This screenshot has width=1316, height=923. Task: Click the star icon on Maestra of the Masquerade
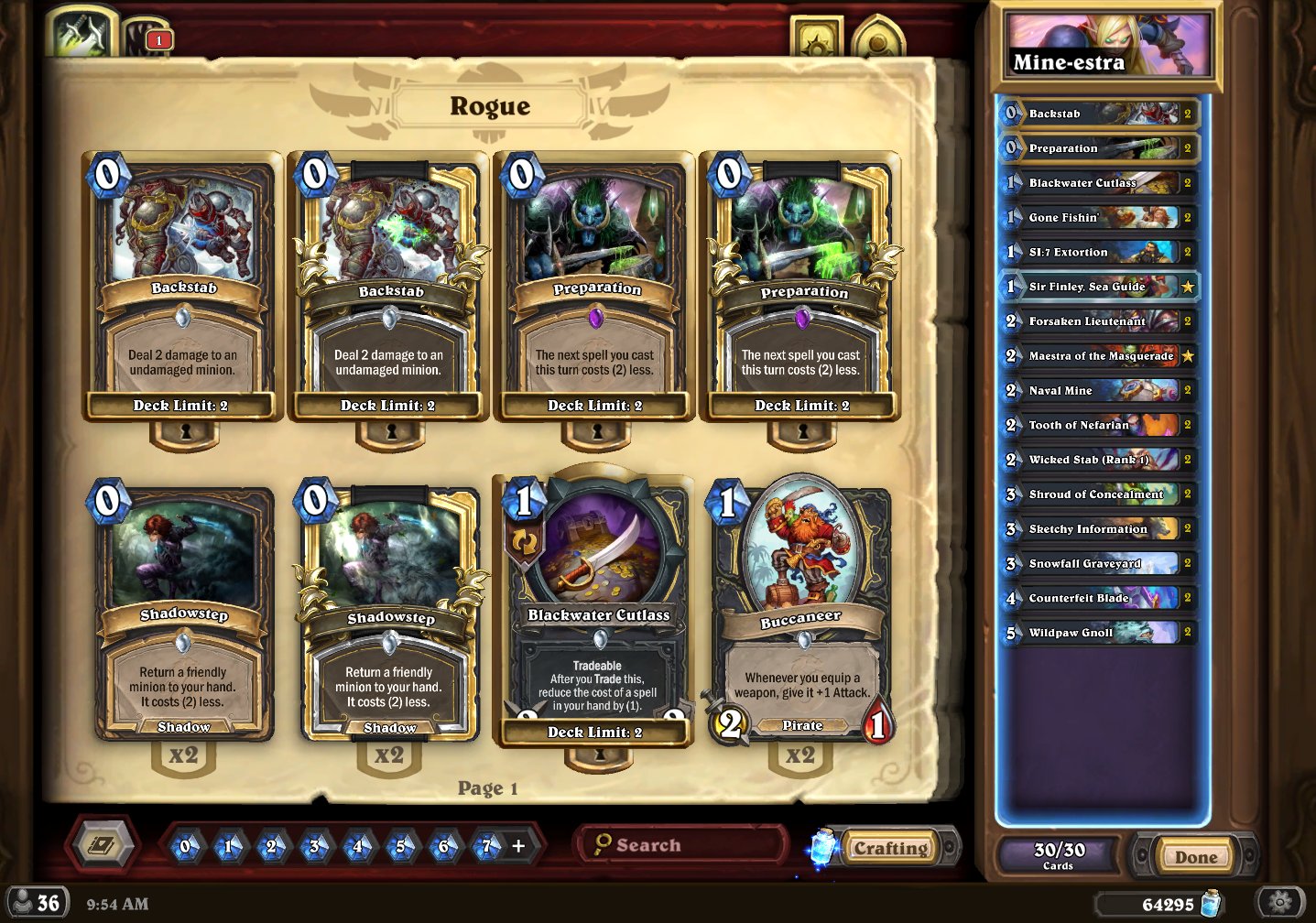1189,356
